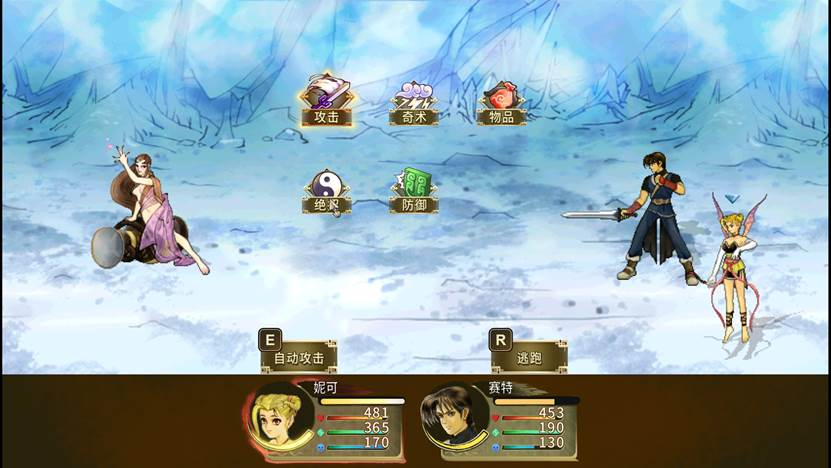
Task: Choose the 防御 (Defend) command
Action: click(x=414, y=190)
